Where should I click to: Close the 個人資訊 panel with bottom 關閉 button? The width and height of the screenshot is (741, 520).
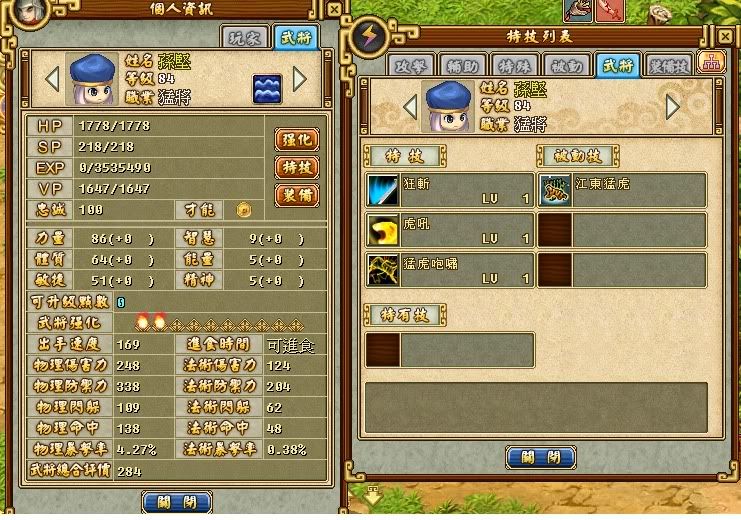click(177, 501)
